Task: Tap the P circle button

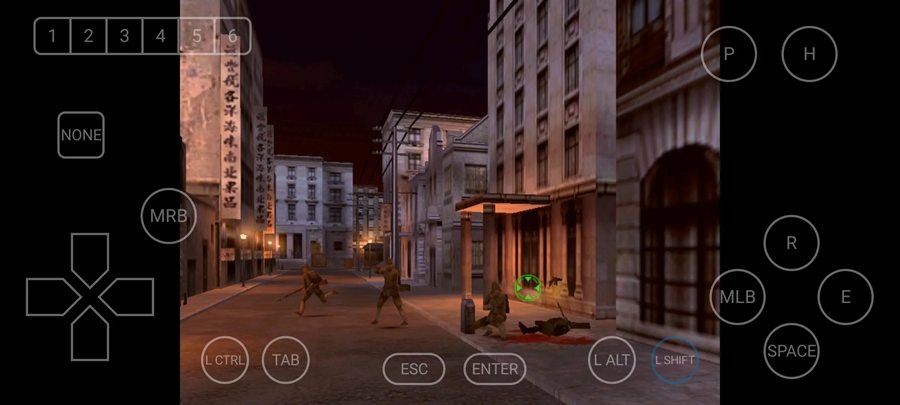Action: (729, 54)
